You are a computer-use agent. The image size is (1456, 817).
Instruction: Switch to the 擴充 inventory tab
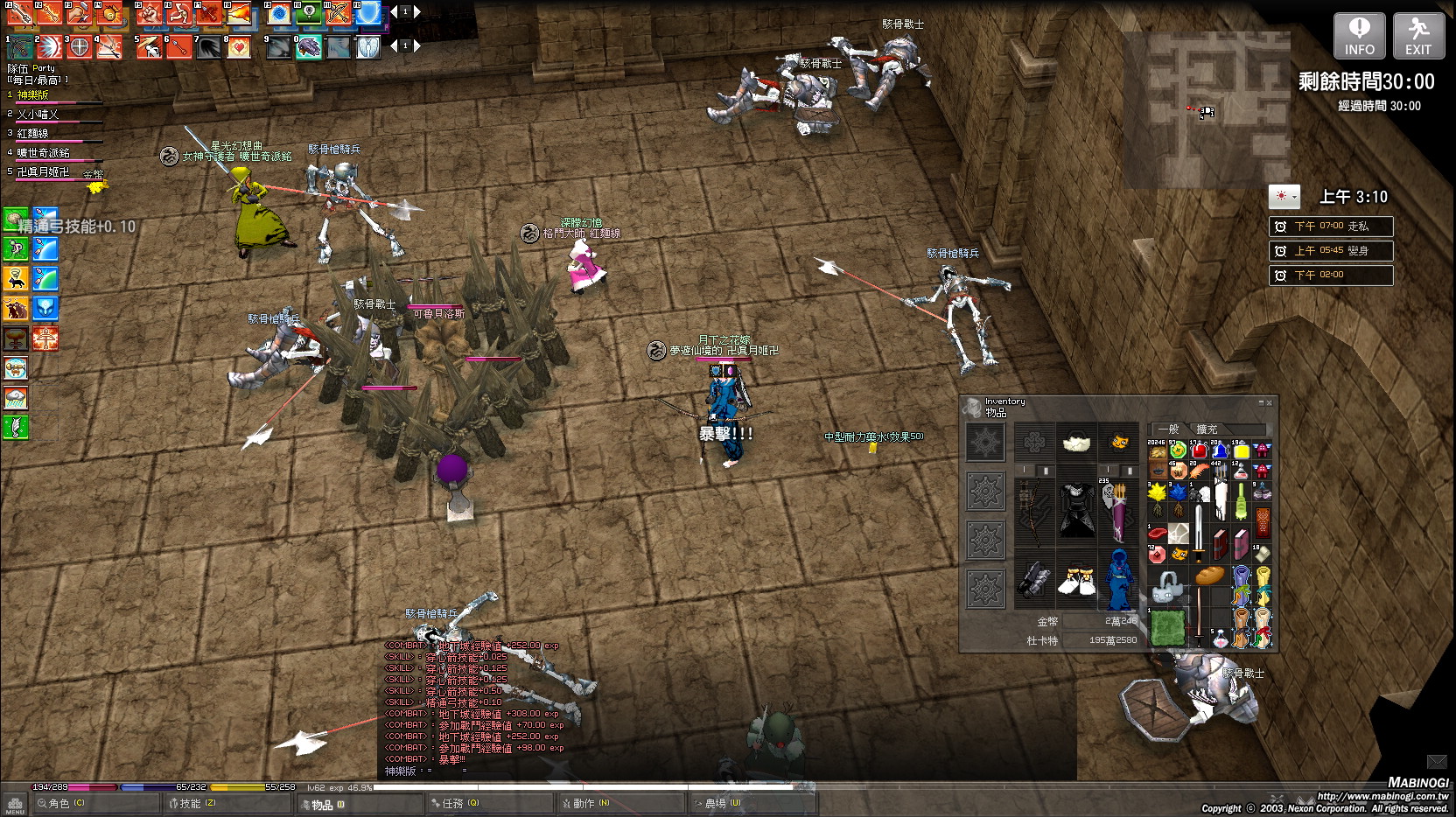(1207, 429)
